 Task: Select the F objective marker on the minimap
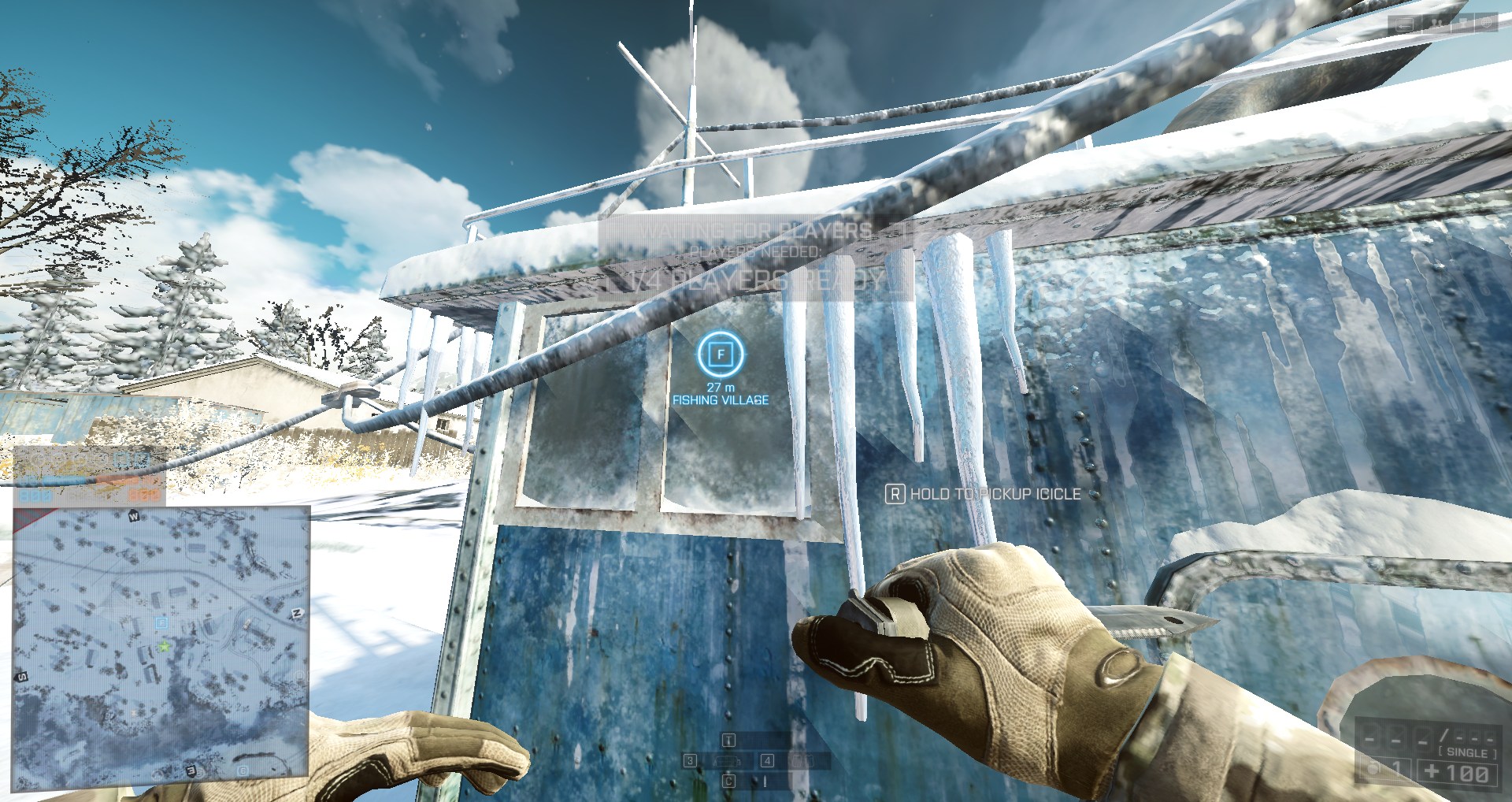tap(162, 623)
